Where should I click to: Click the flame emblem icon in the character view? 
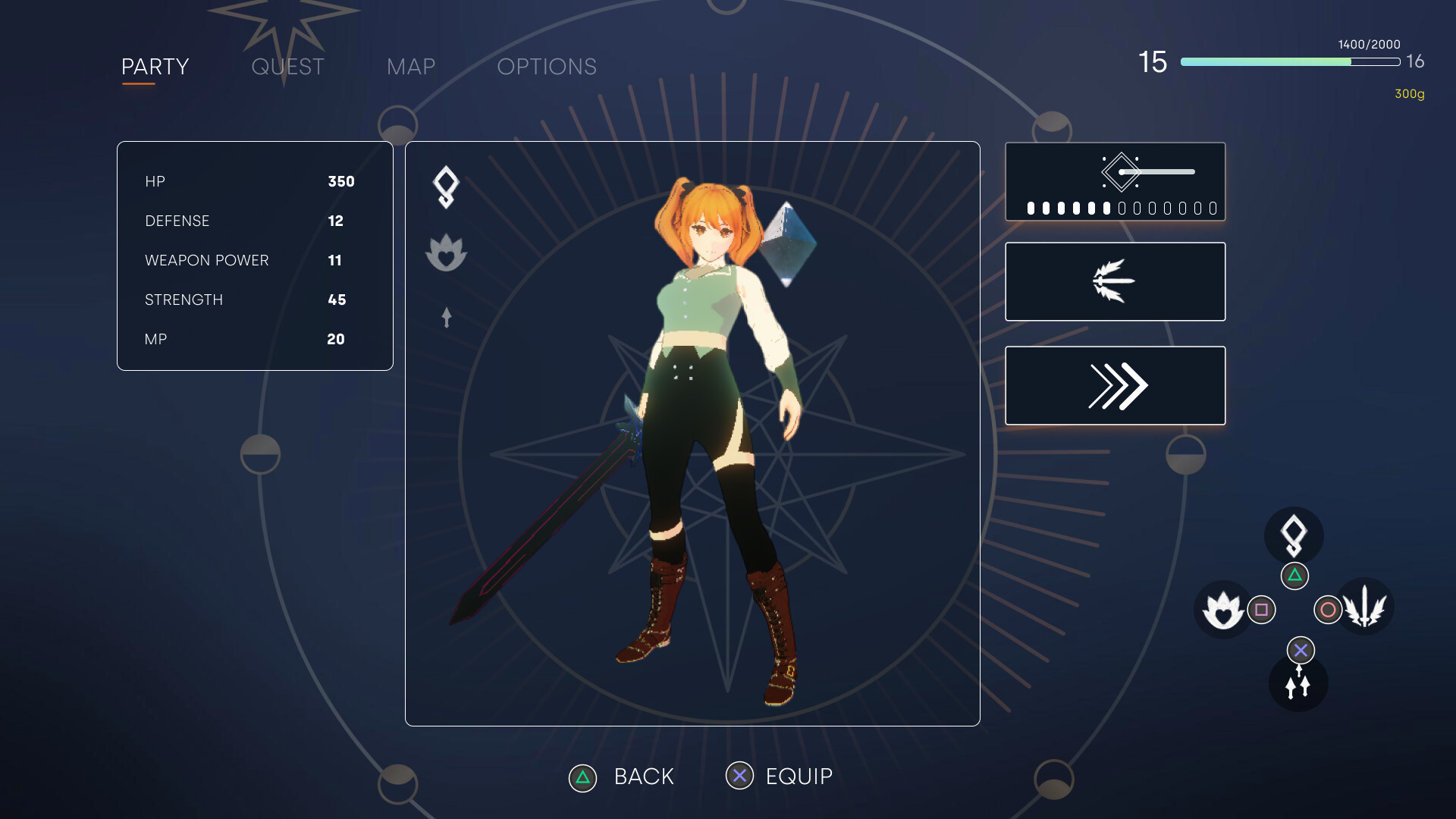tap(446, 253)
